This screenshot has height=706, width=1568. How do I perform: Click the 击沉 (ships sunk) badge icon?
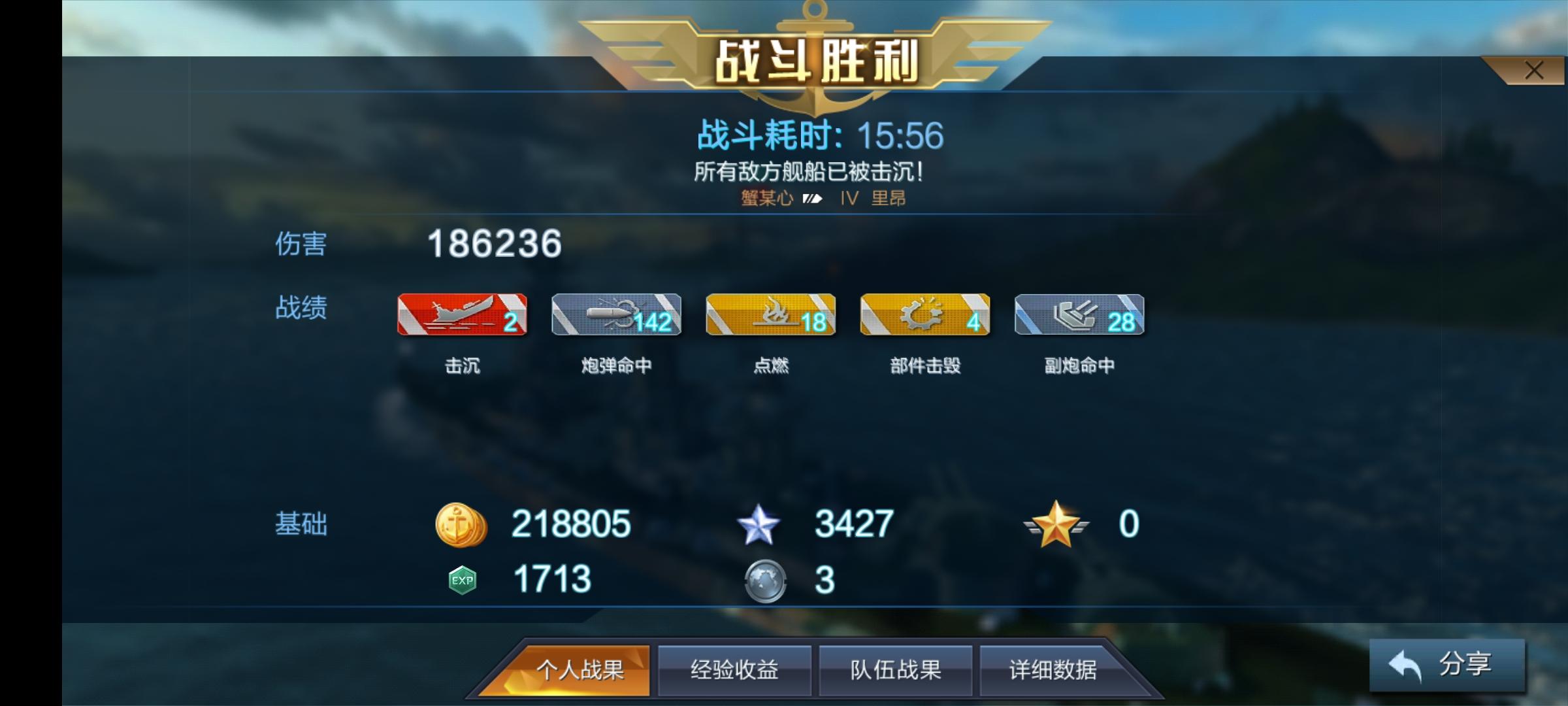[x=461, y=316]
